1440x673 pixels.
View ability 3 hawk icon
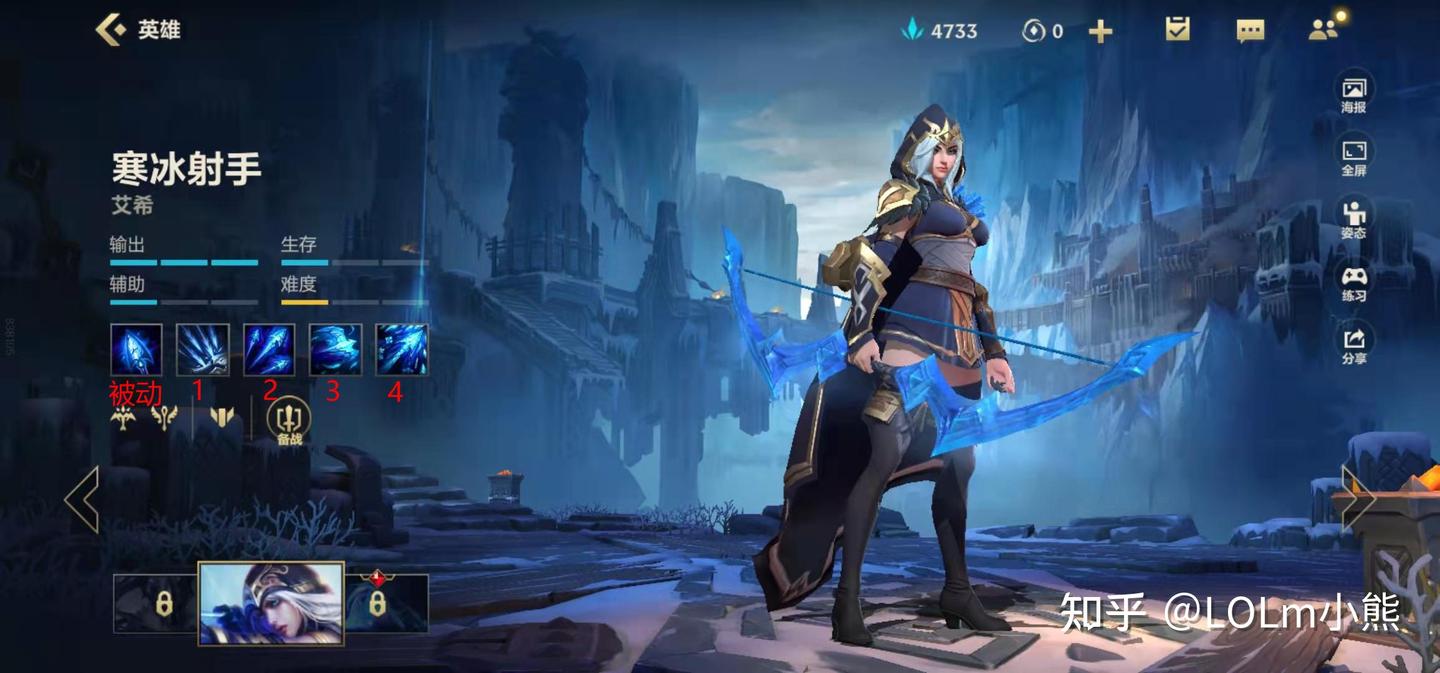pyautogui.click(x=335, y=350)
